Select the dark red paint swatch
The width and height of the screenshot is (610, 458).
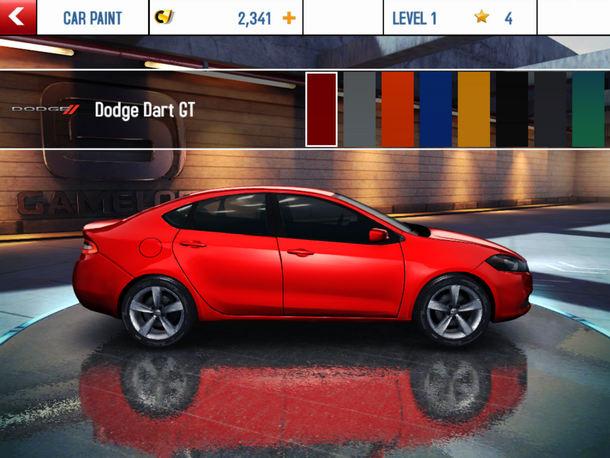(x=321, y=110)
